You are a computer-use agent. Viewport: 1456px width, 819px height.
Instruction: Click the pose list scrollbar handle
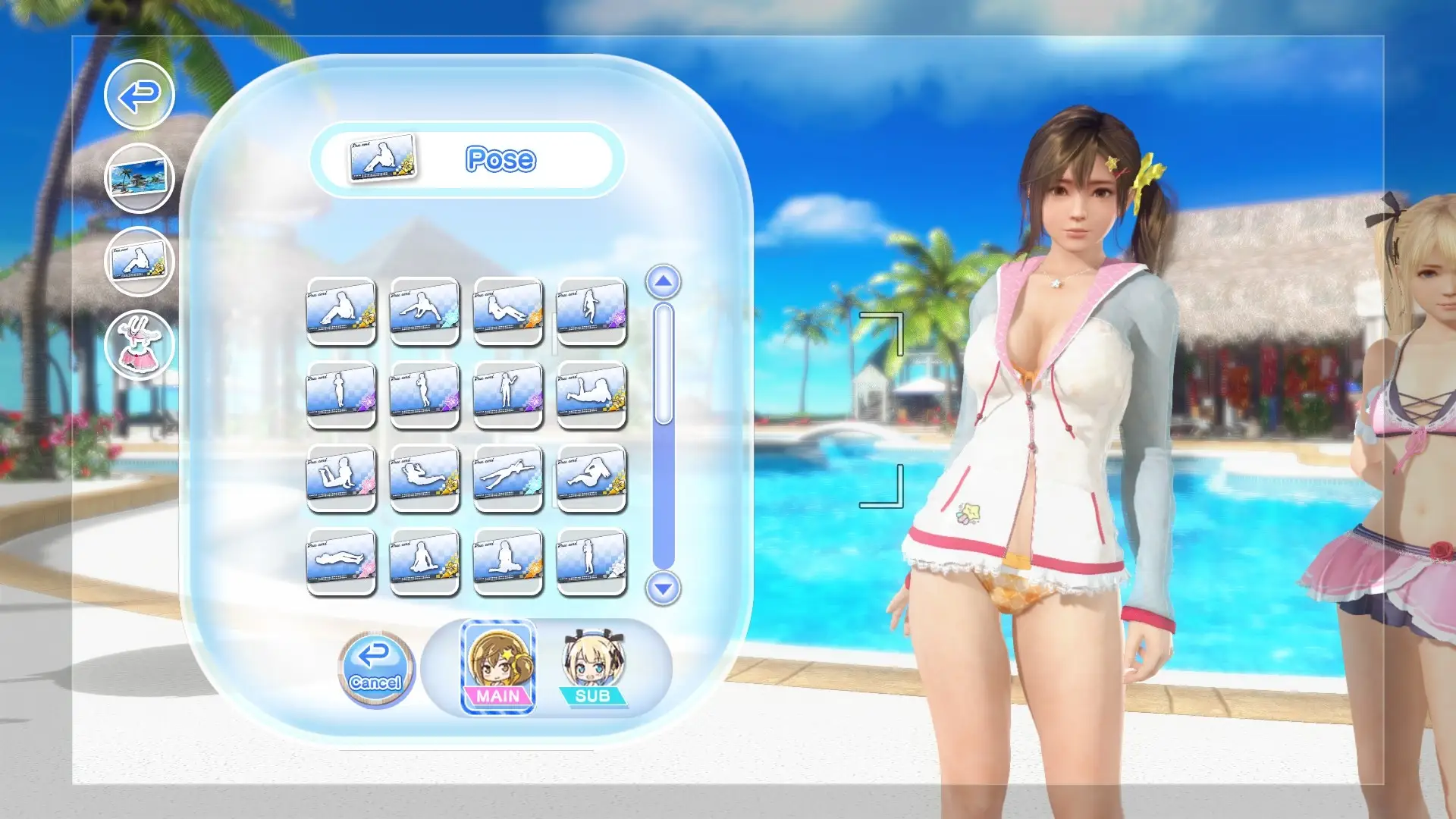[664, 364]
